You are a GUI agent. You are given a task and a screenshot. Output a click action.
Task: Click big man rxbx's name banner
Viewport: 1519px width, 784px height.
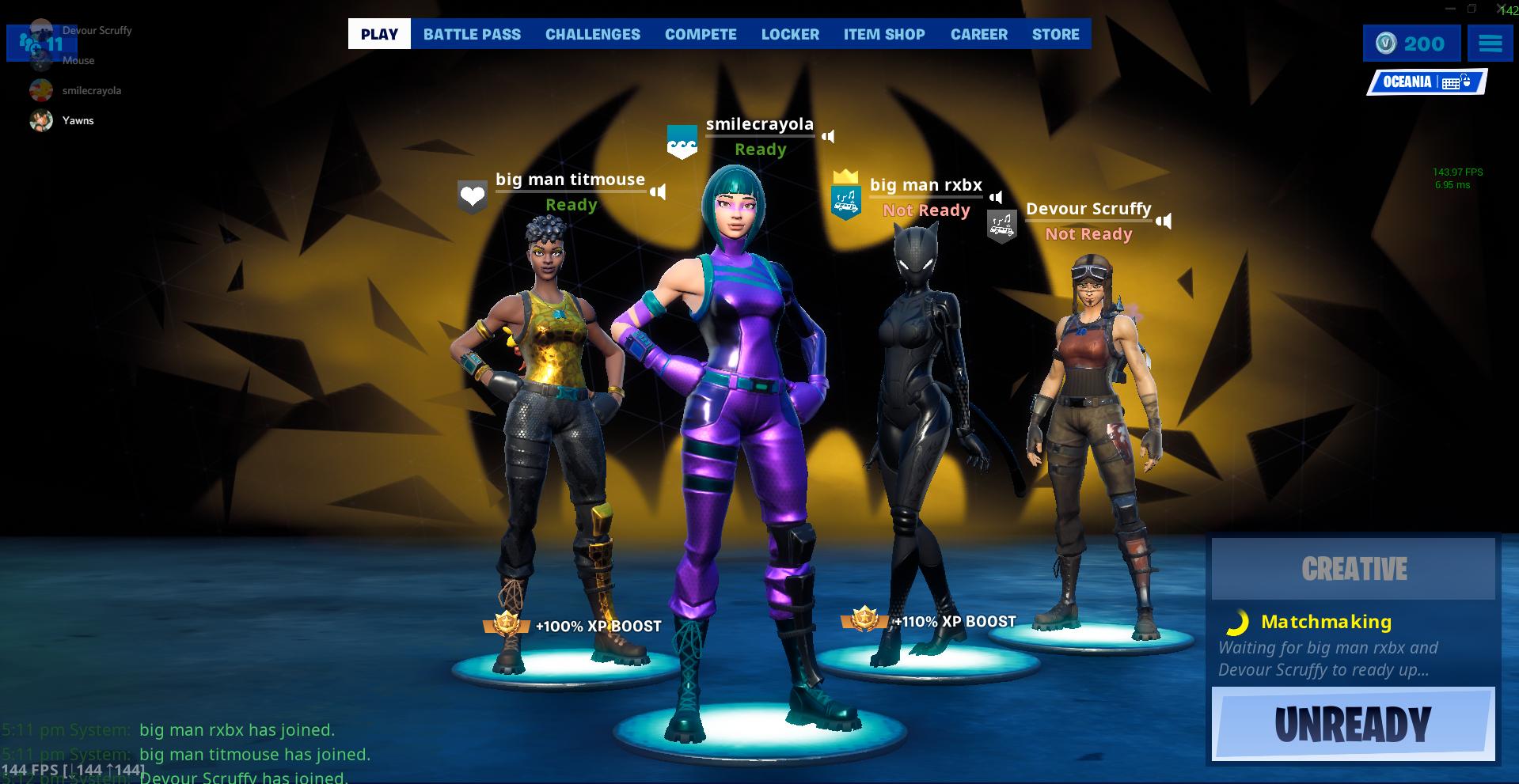[925, 185]
